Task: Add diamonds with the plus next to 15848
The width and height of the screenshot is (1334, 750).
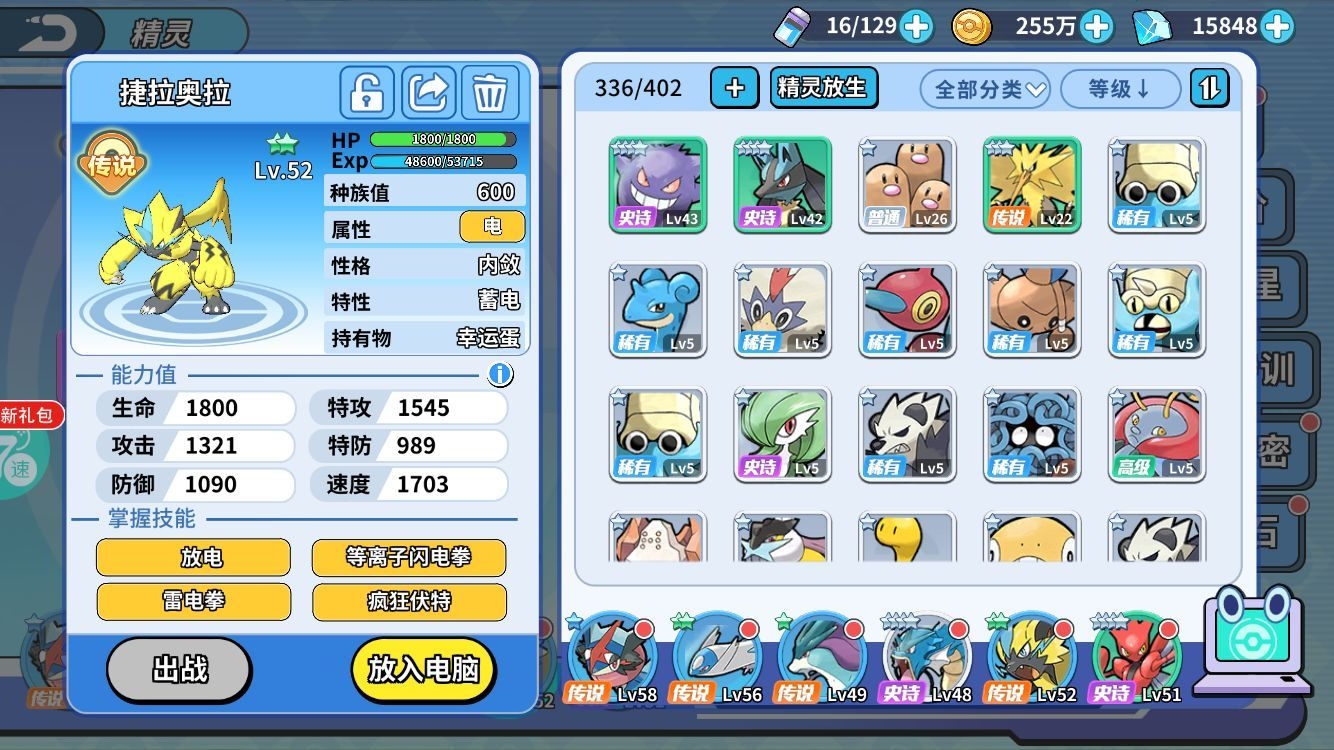Action: (1278, 26)
